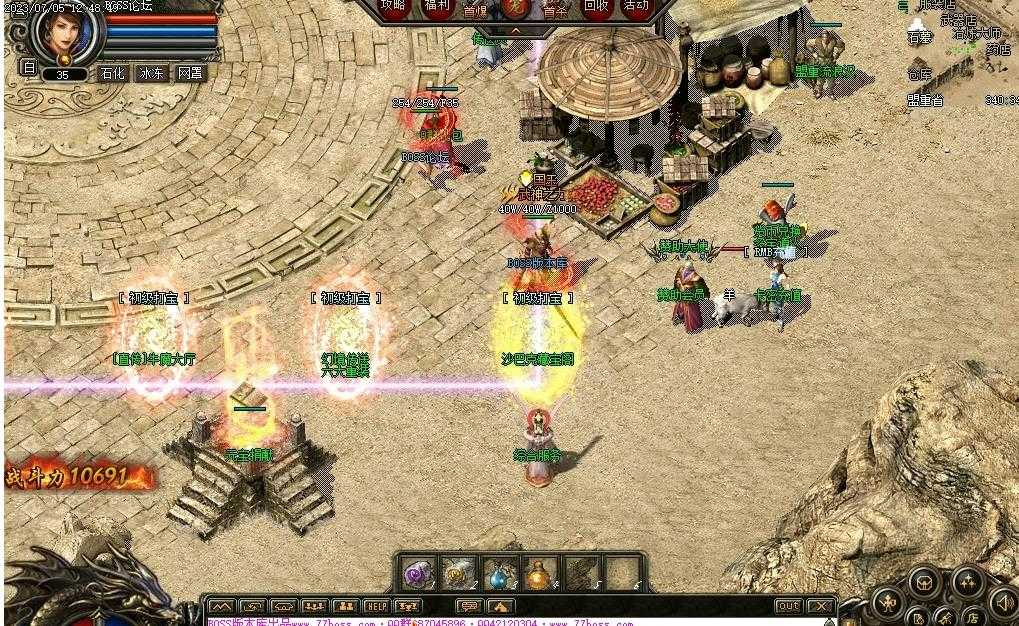Use the orange potion in hotbar slot 4
Screen dimensions: 1019x626
[x=540, y=575]
